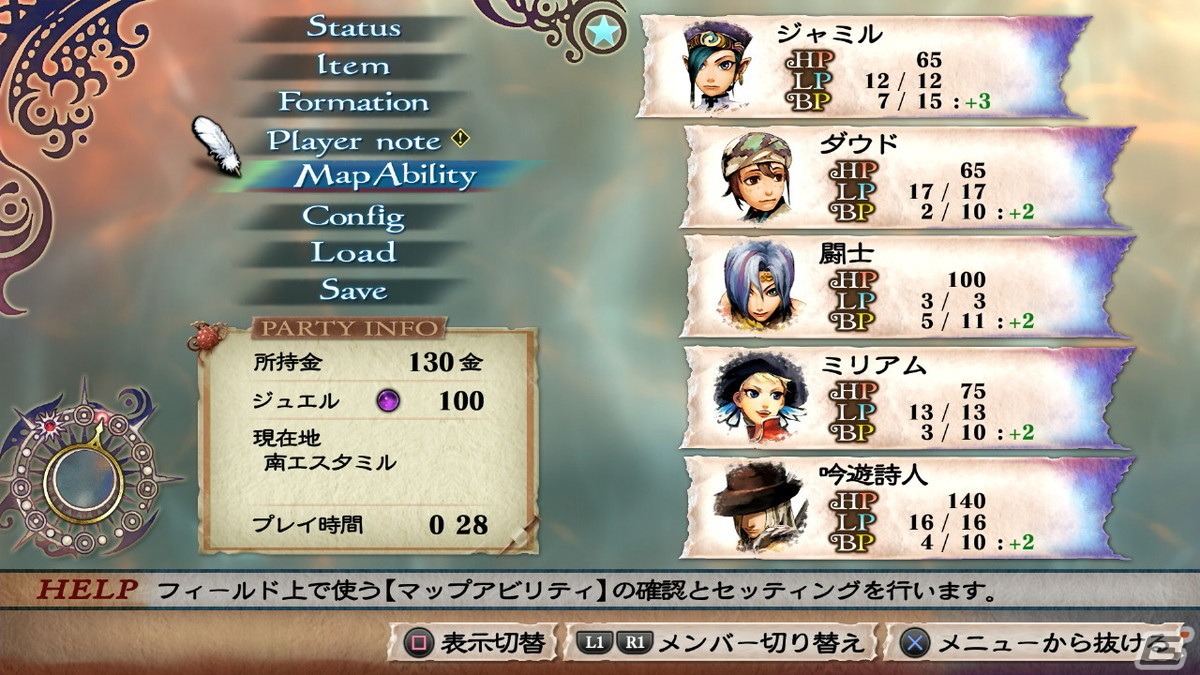The width and height of the screenshot is (1200, 675).
Task: Choose the Load option
Action: coord(353,252)
